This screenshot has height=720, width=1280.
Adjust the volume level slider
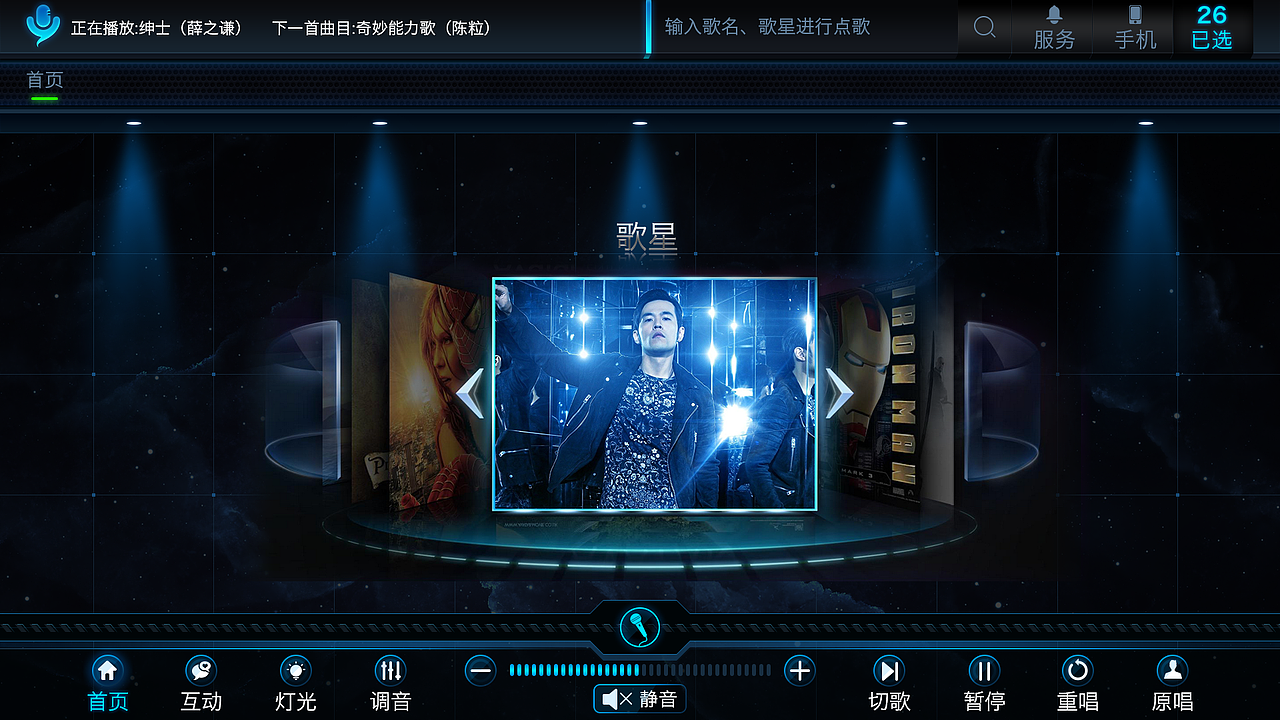coord(640,670)
